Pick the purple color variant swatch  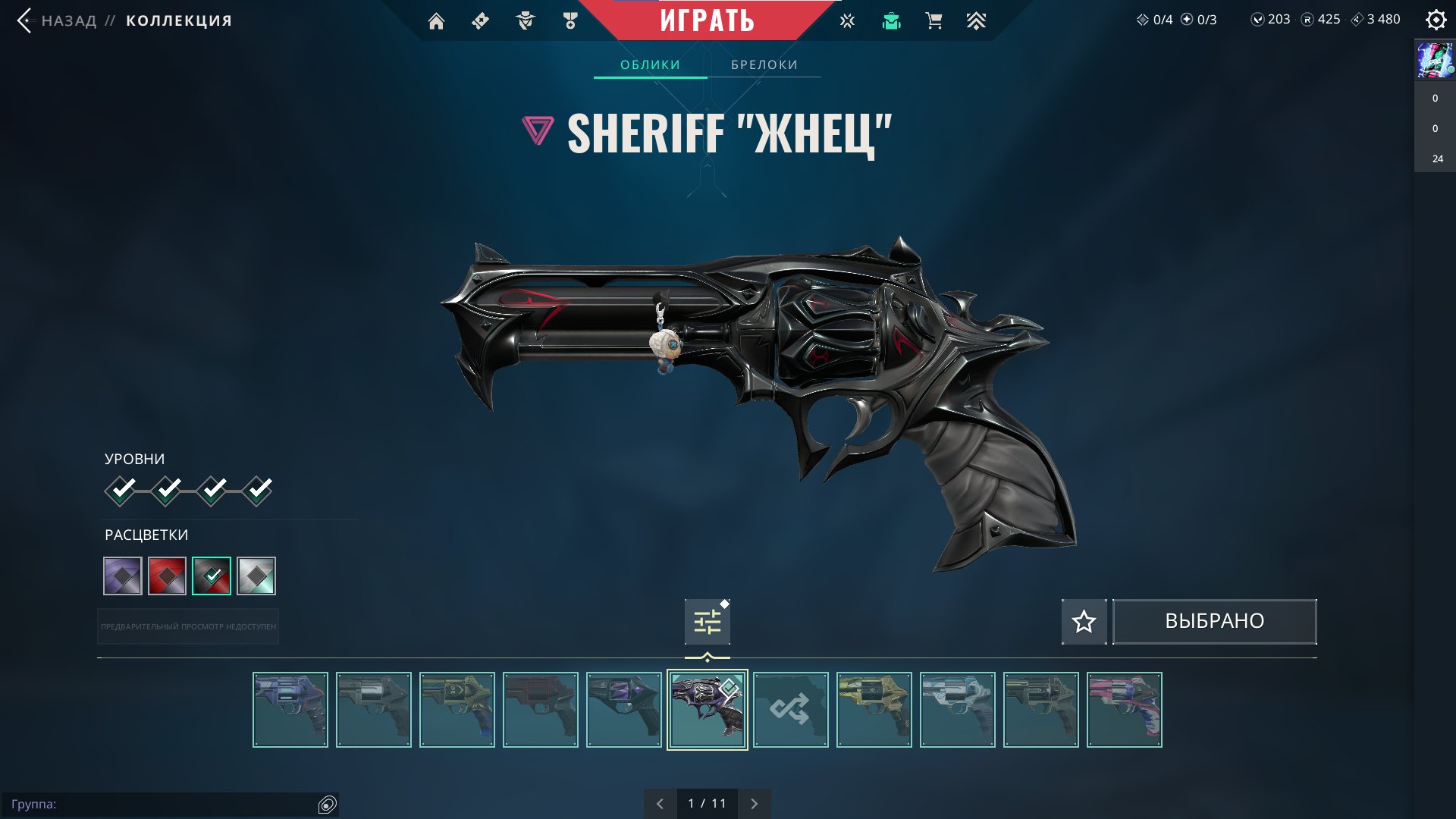pyautogui.click(x=123, y=576)
